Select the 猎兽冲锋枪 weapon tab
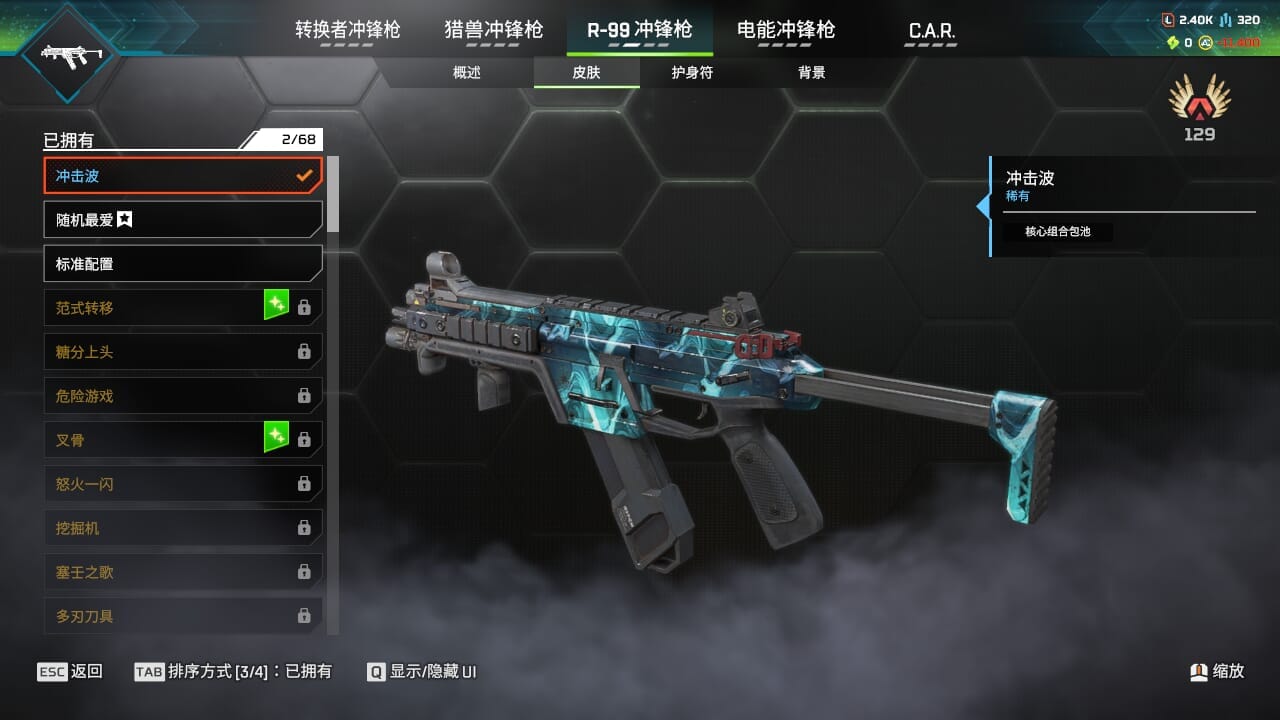 (493, 30)
